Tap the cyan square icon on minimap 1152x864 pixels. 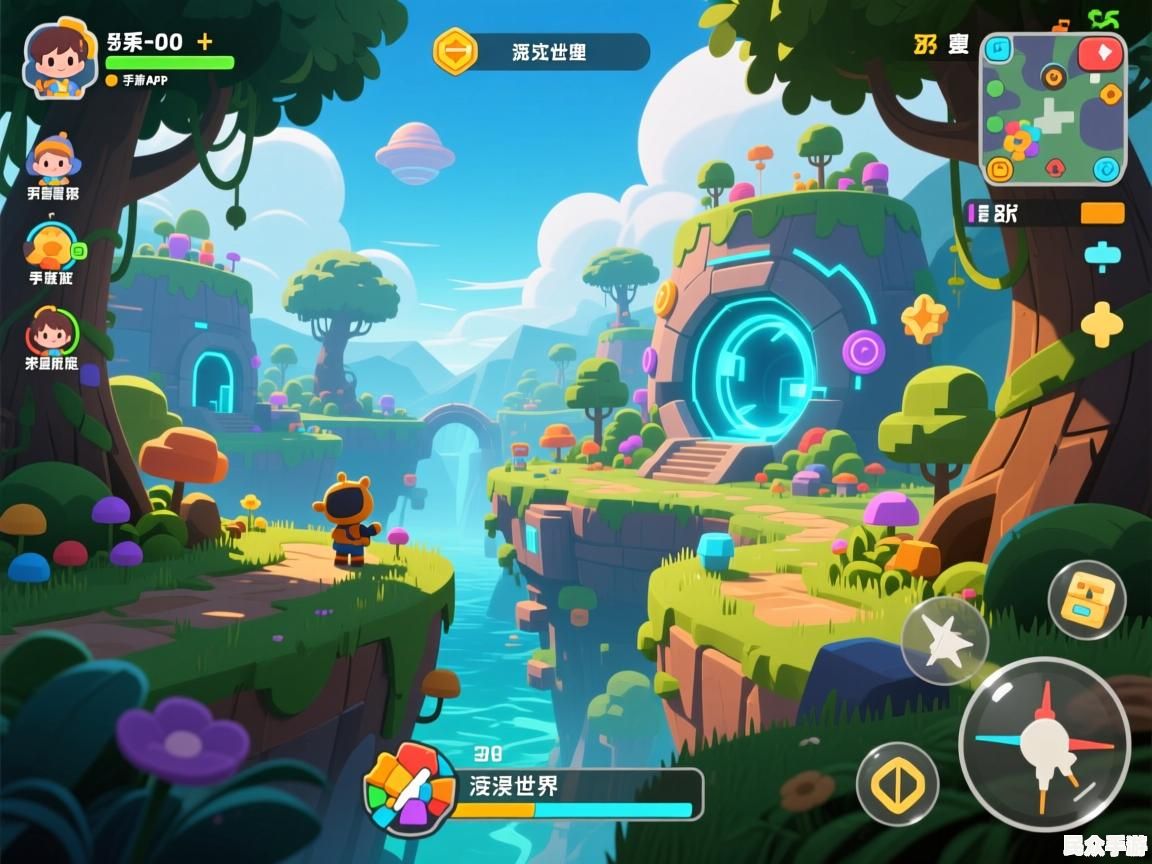pyautogui.click(x=998, y=50)
